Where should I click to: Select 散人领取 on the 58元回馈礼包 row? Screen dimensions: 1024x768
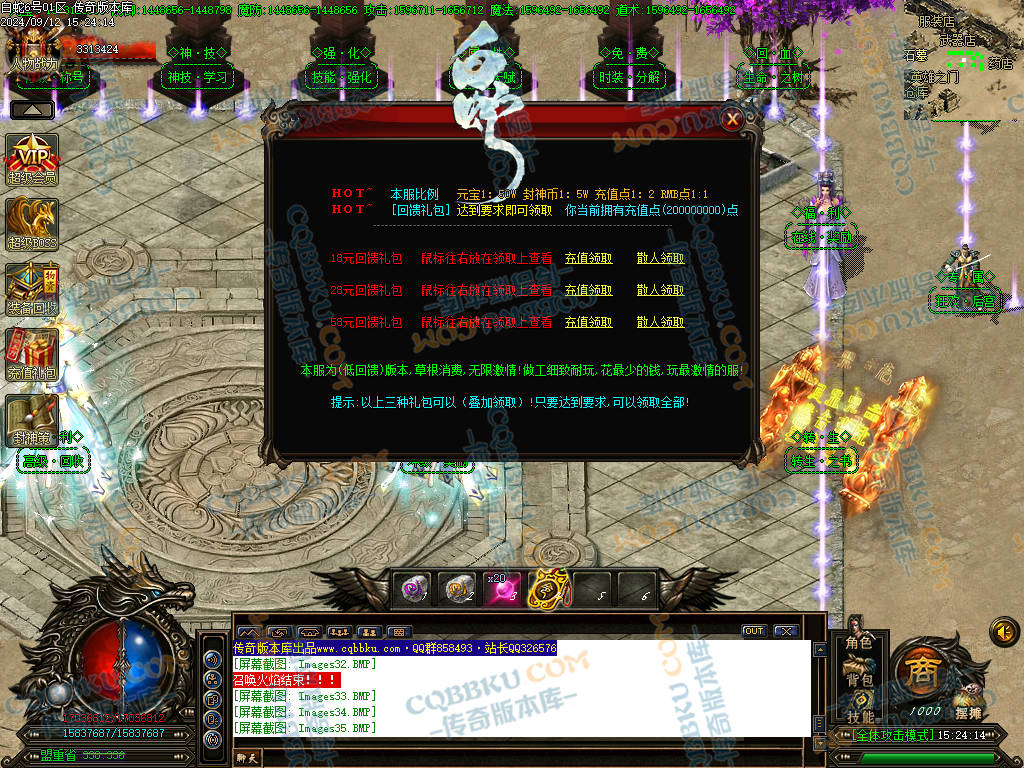660,322
